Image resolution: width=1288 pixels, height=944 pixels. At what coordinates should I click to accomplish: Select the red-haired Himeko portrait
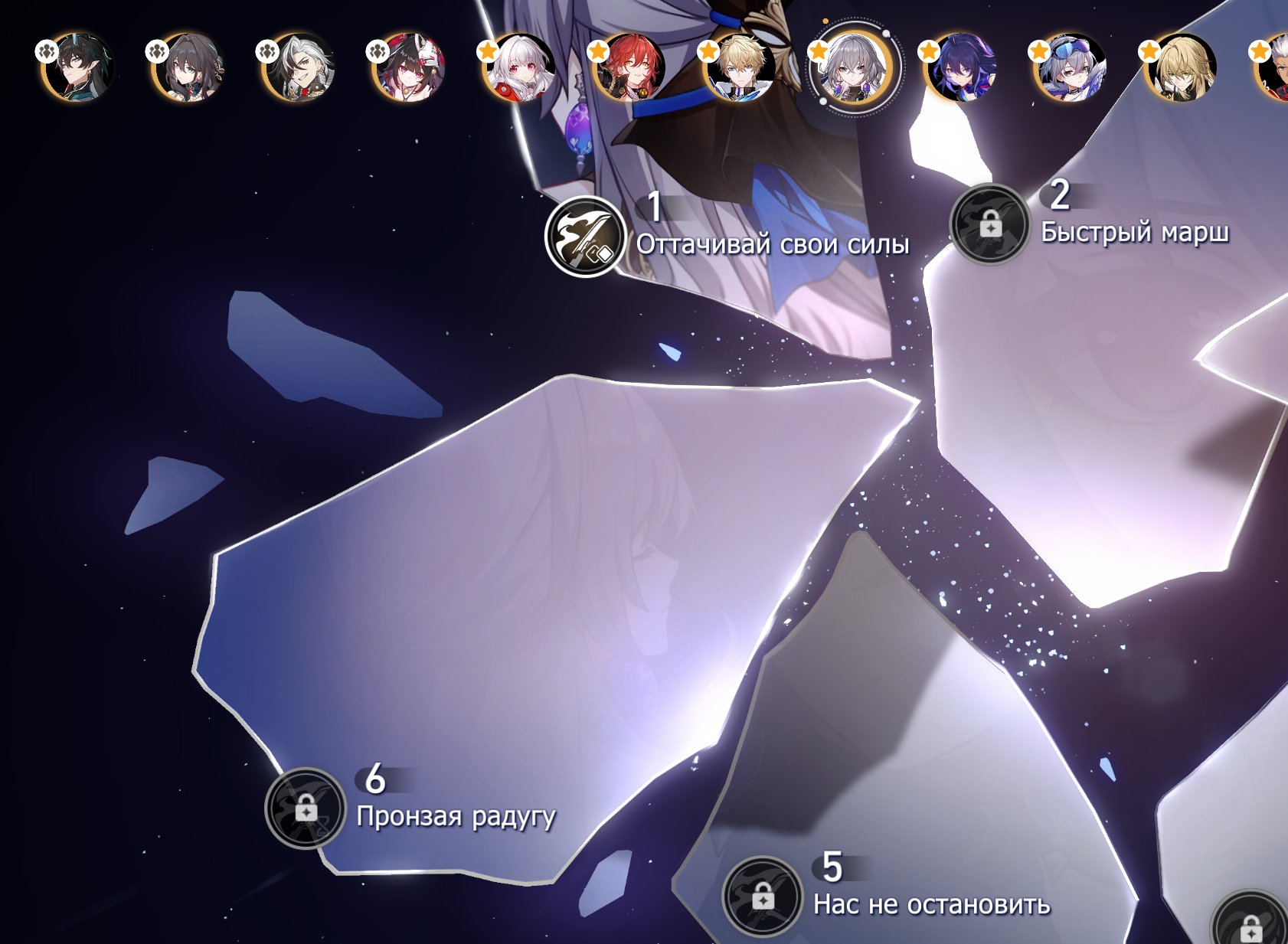point(629,67)
